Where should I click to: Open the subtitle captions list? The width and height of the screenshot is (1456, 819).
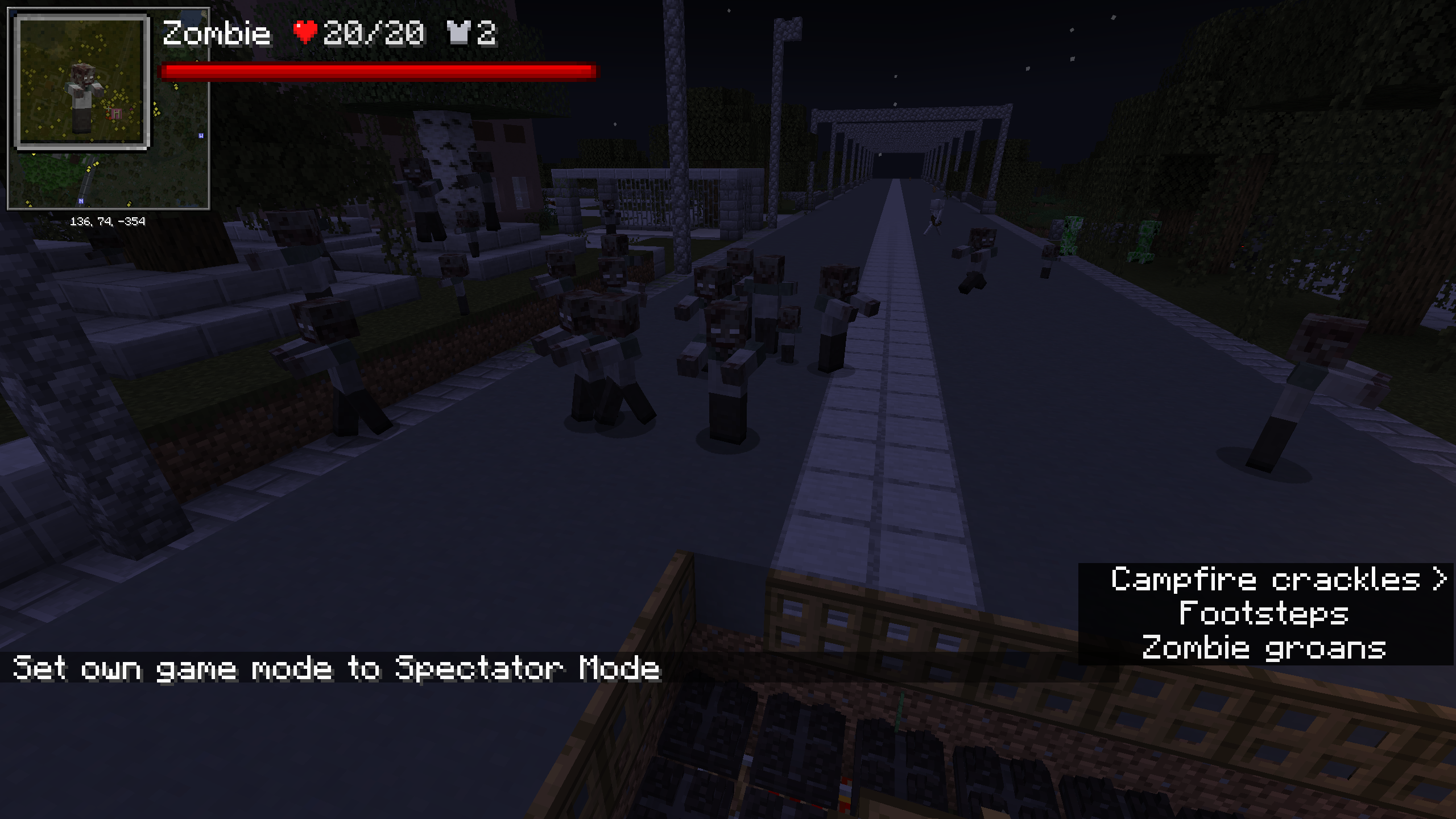[x=1265, y=615]
